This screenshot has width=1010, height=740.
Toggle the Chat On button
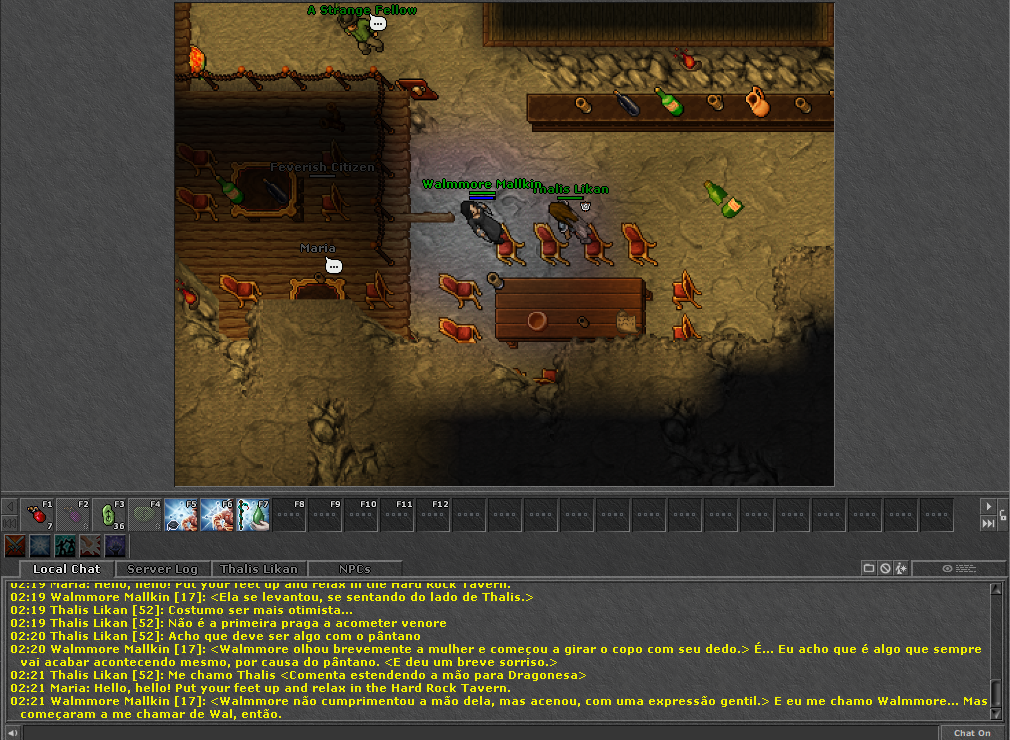click(x=972, y=733)
